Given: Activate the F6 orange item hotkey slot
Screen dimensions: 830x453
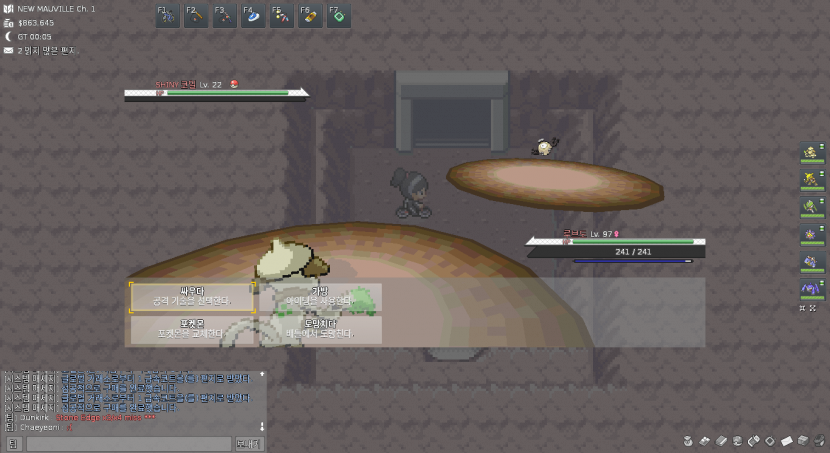Looking at the screenshot, I should click(310, 16).
